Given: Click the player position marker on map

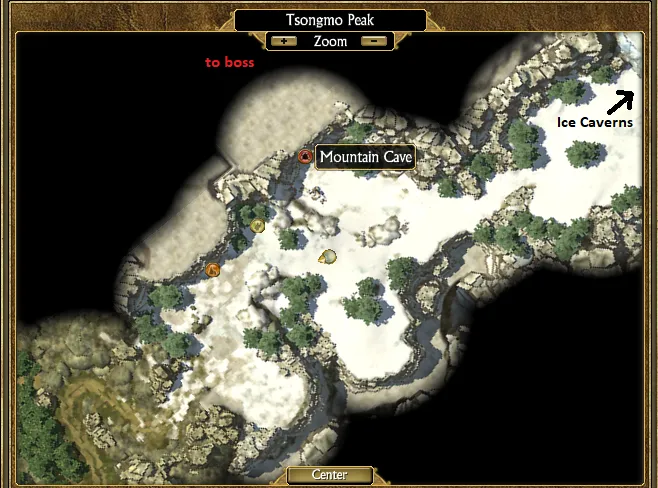Looking at the screenshot, I should coord(326,257).
